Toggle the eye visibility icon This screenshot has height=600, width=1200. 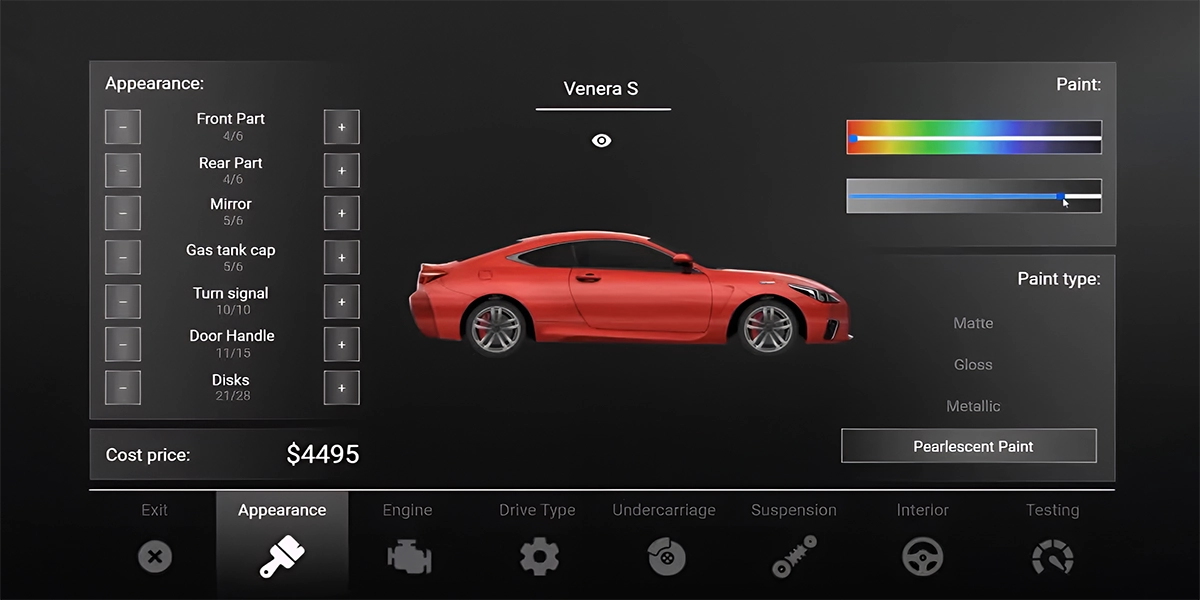coord(601,141)
